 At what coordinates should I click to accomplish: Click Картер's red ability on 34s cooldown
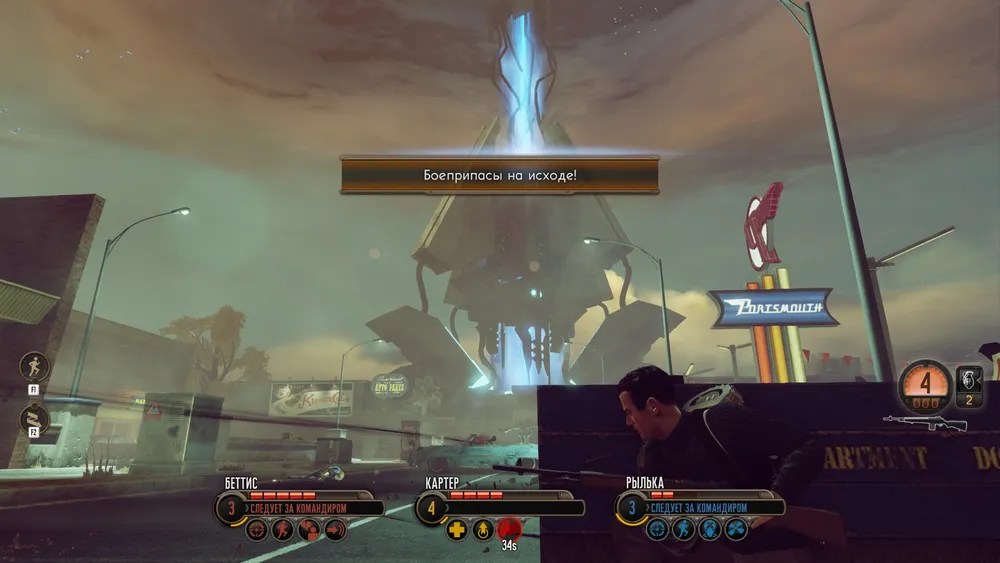point(509,529)
